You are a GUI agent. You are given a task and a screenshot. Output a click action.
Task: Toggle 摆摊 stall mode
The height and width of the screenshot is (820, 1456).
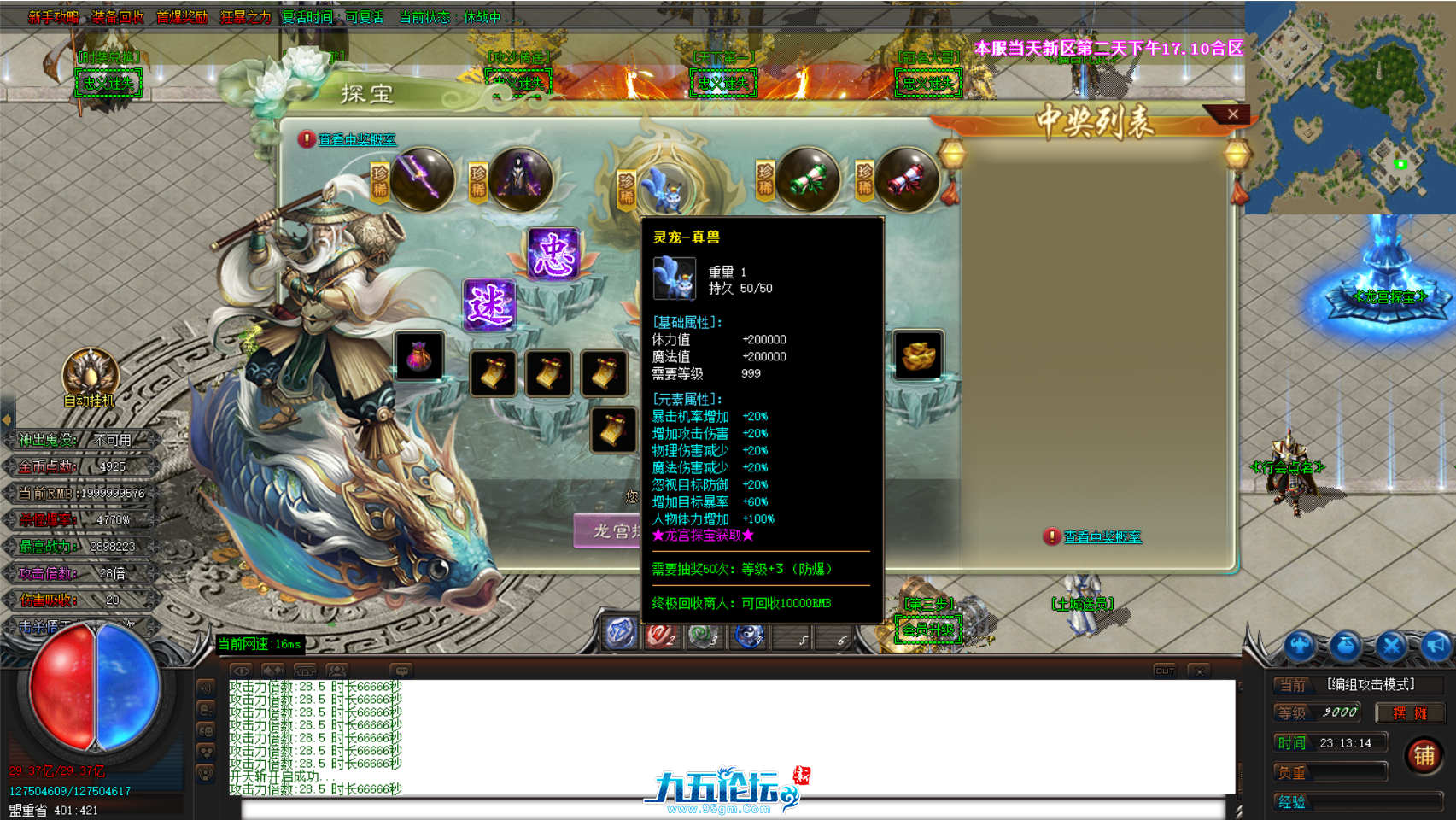1410,712
